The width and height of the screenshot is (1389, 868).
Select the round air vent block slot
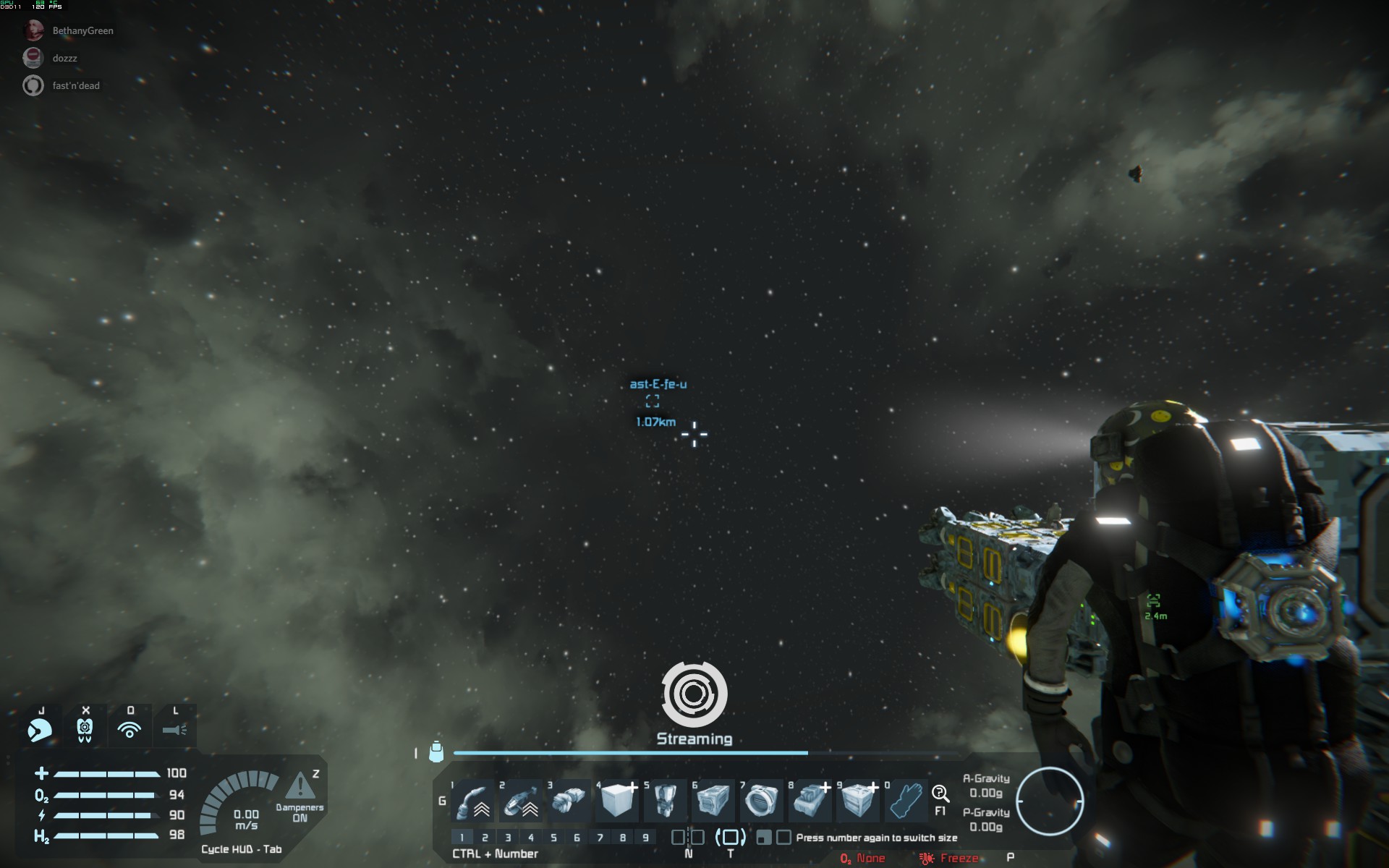[x=761, y=801]
